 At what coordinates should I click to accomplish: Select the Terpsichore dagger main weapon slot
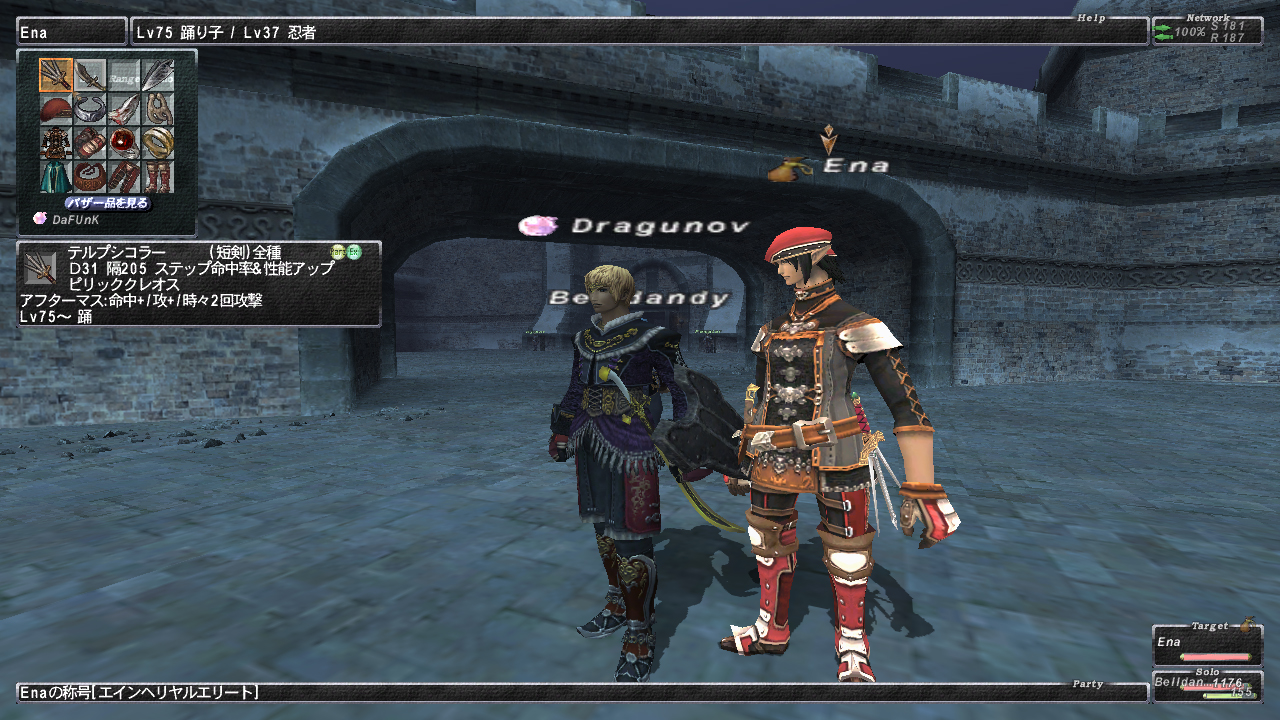click(x=56, y=75)
